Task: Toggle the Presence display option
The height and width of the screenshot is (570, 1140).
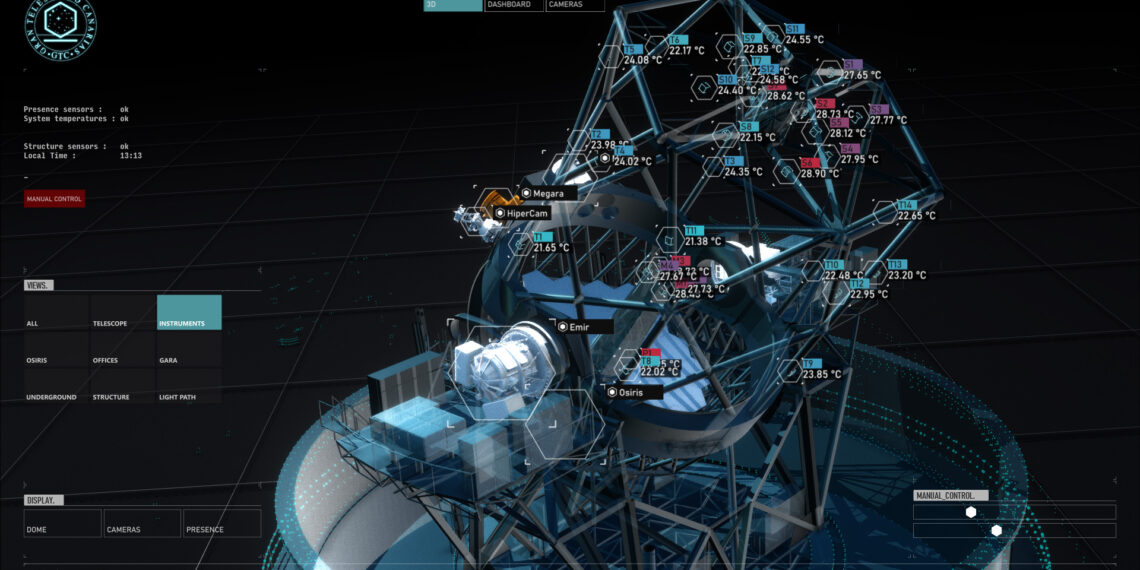Action: tap(221, 524)
